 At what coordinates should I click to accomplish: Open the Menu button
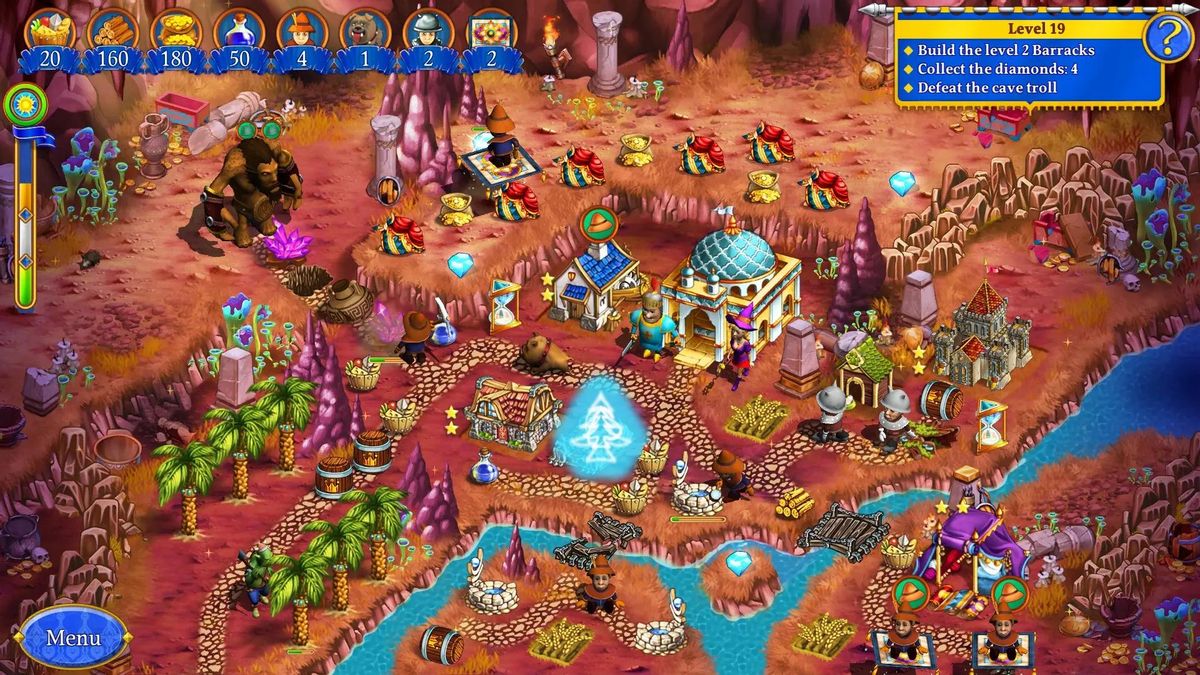click(x=73, y=637)
